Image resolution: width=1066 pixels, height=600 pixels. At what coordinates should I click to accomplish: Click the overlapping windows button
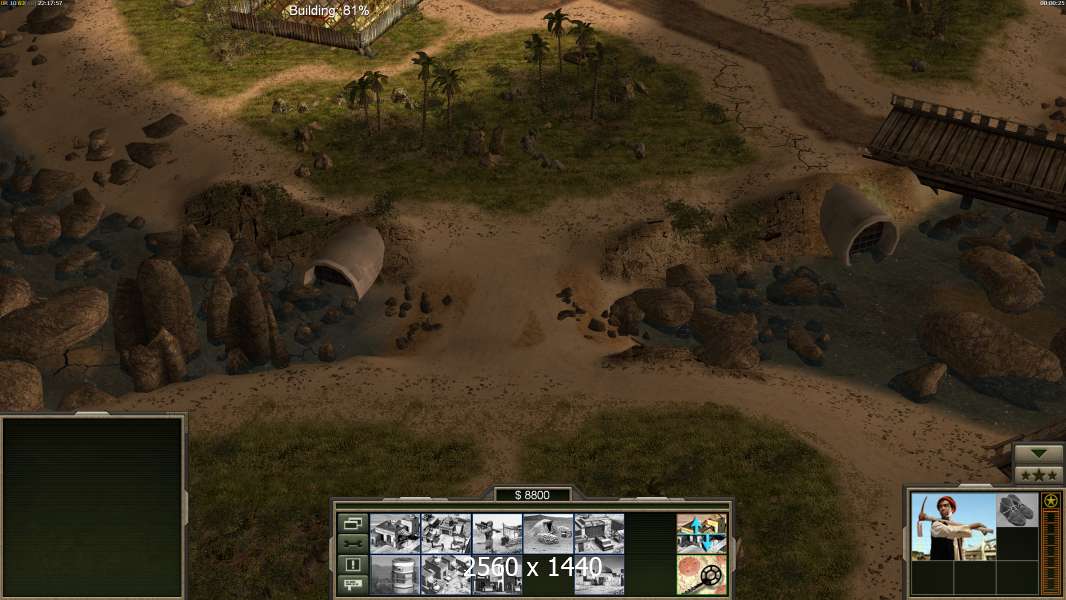point(352,523)
